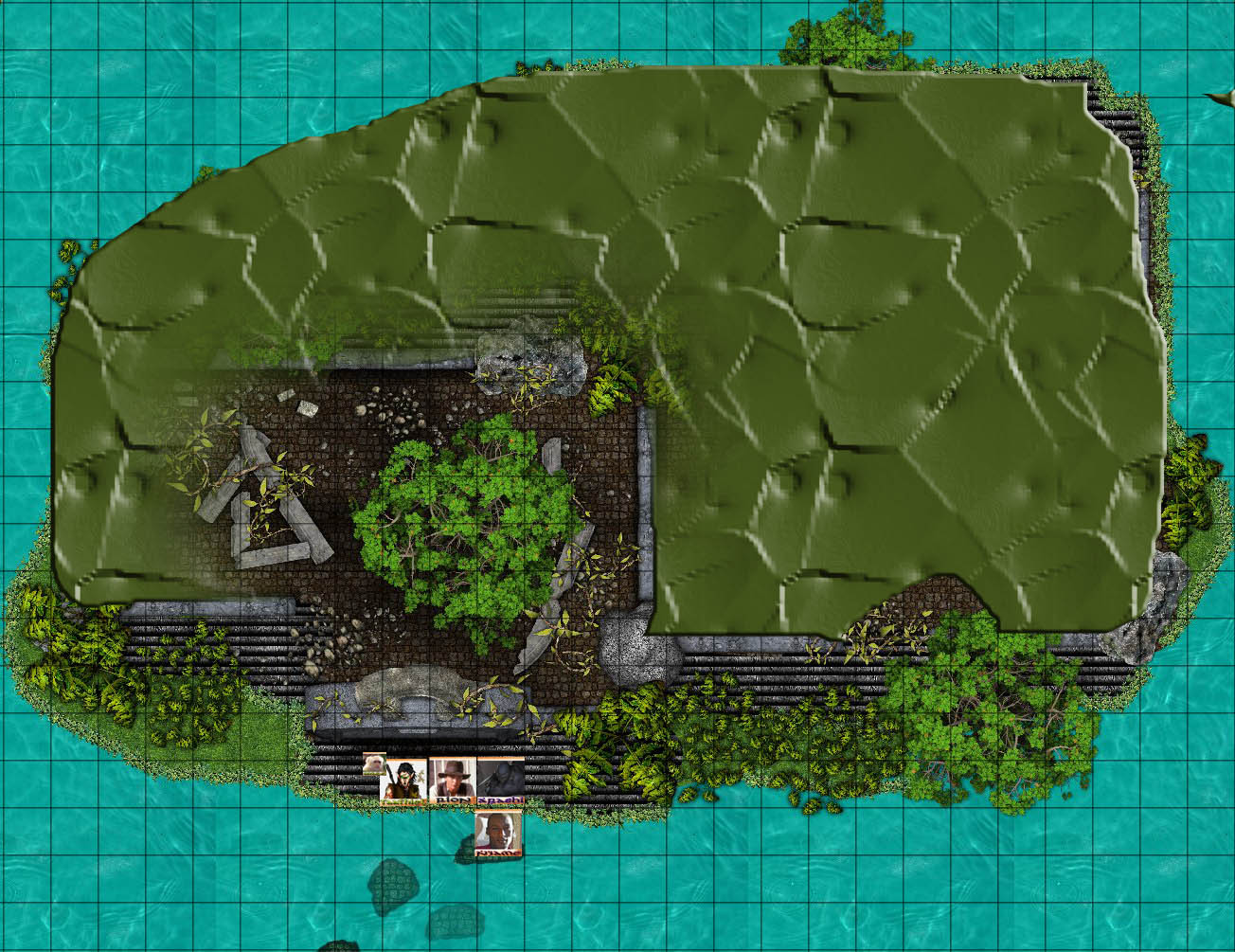Viewport: 1235px width, 952px height.
Task: Select the bald man token in the water
Action: click(499, 835)
